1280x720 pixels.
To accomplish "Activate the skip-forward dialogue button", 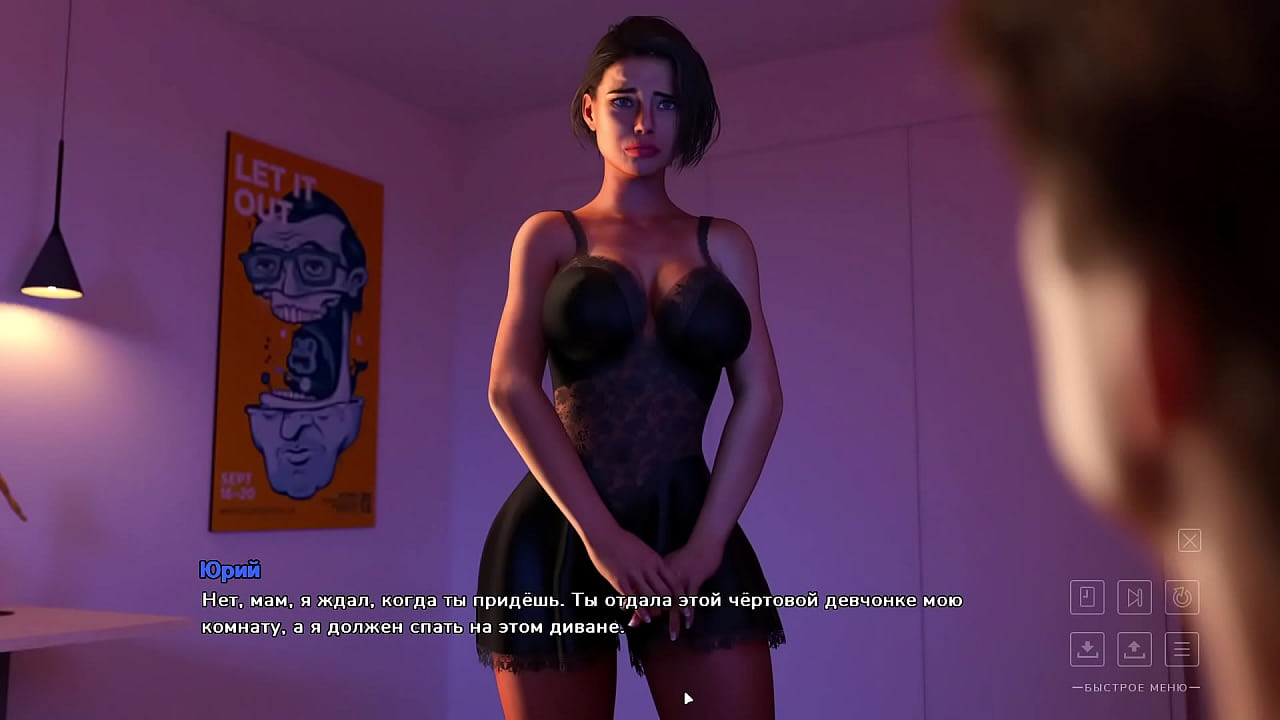I will 1134,598.
